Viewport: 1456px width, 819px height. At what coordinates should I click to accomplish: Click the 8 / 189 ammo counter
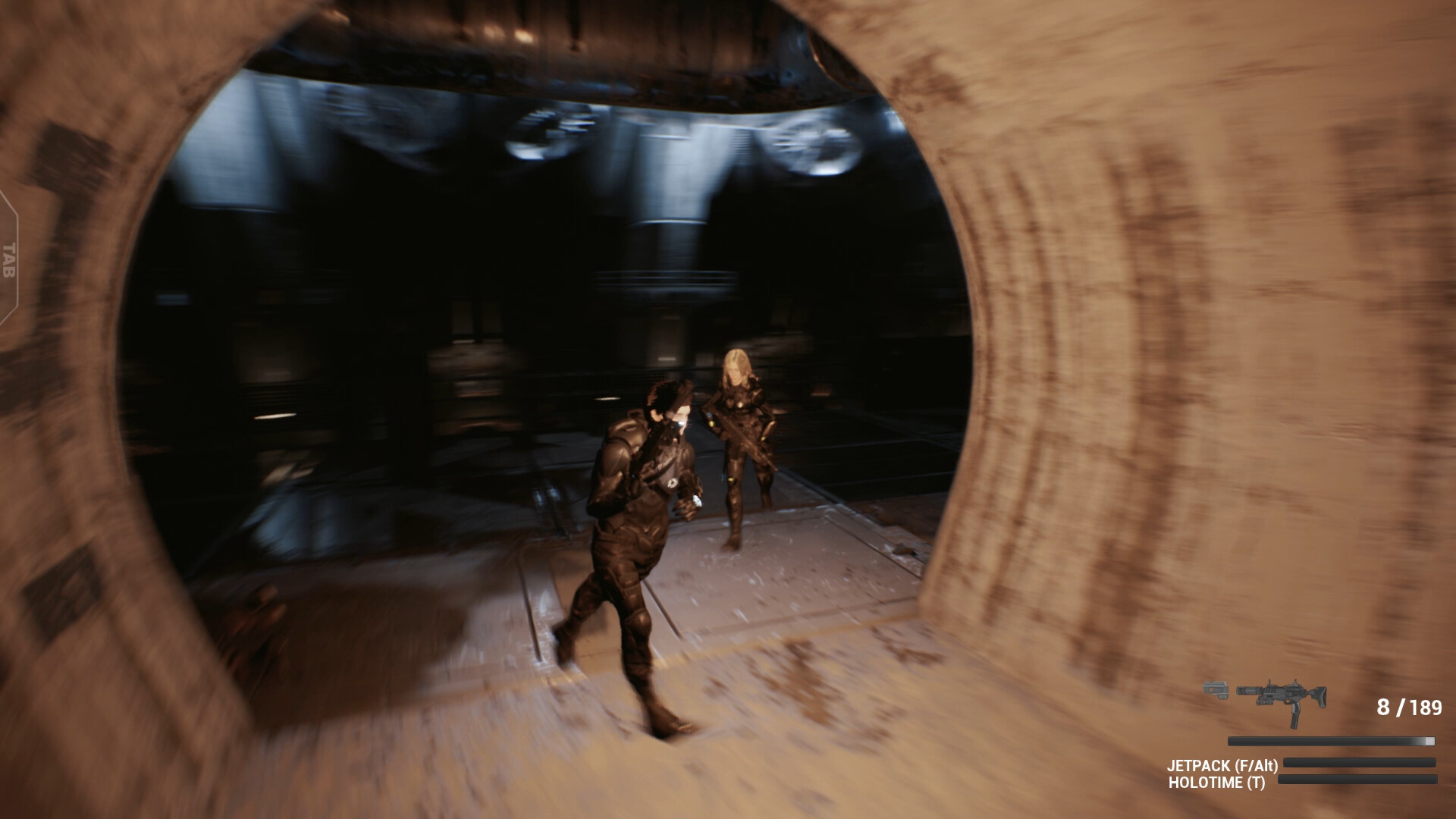pos(1410,707)
